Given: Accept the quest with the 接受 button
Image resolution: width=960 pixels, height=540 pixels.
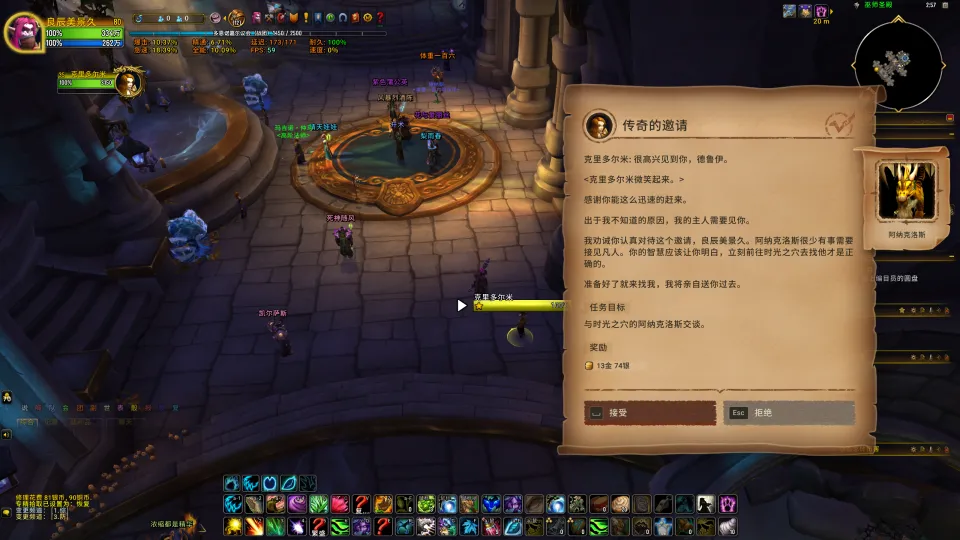Looking at the screenshot, I should 650,412.
